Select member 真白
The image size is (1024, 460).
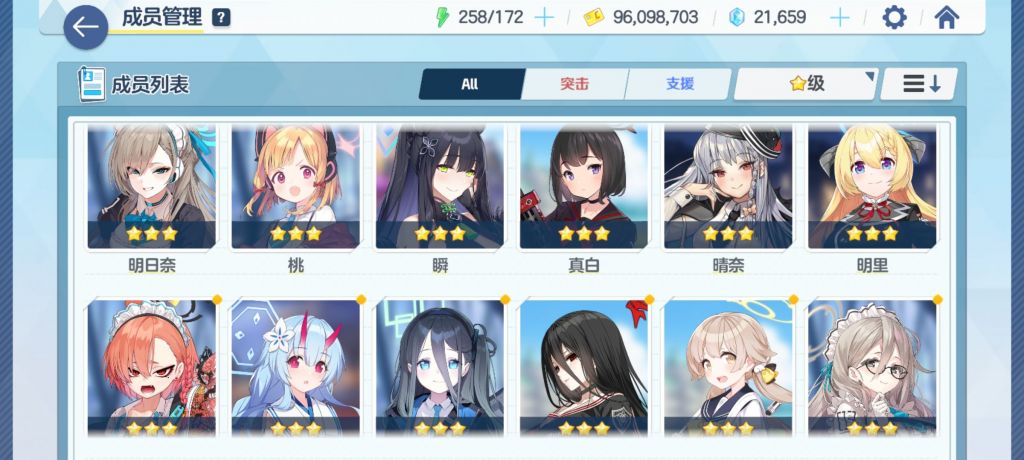coord(583,190)
